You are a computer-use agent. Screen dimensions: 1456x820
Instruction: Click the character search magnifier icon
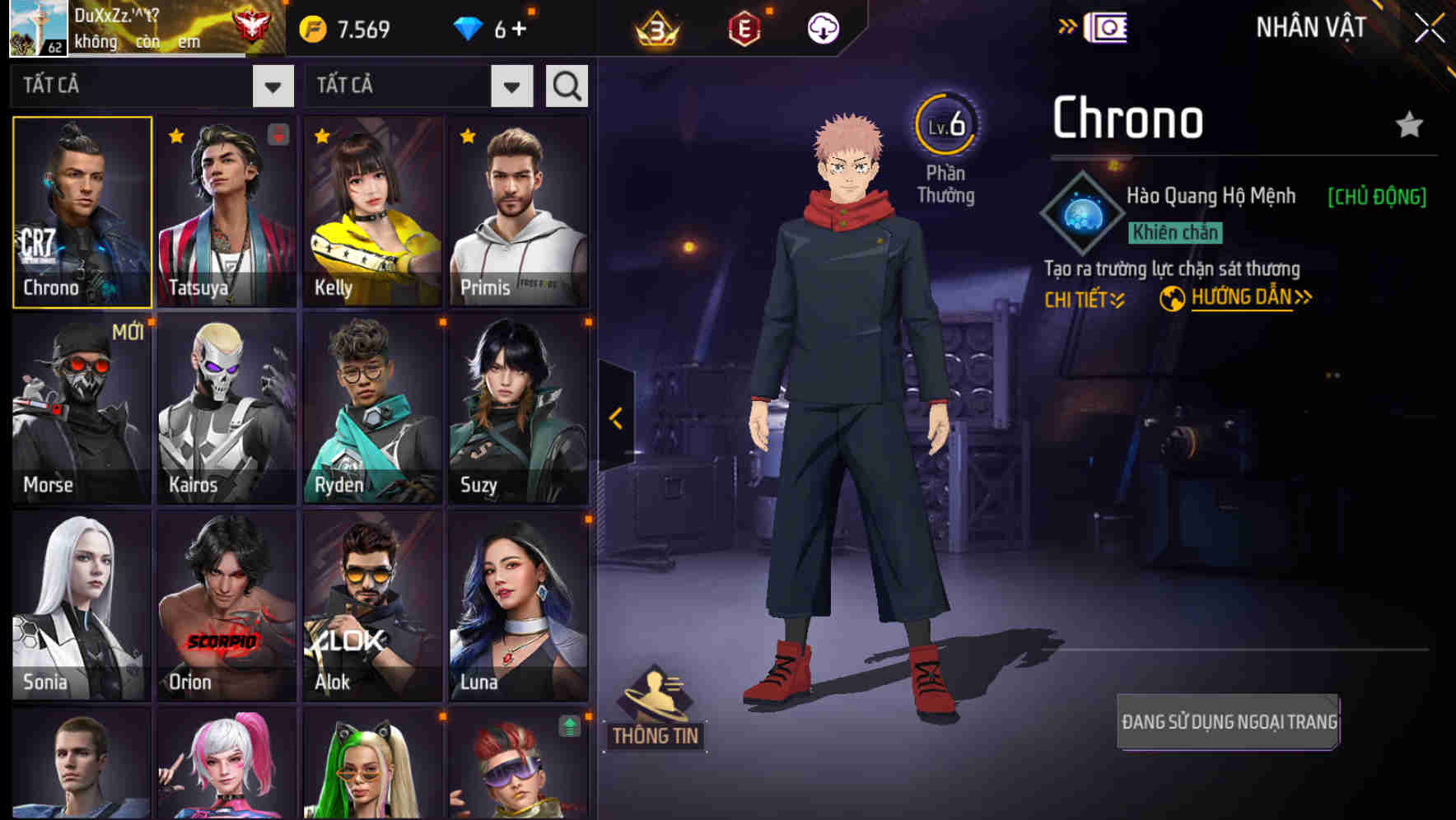[x=566, y=86]
